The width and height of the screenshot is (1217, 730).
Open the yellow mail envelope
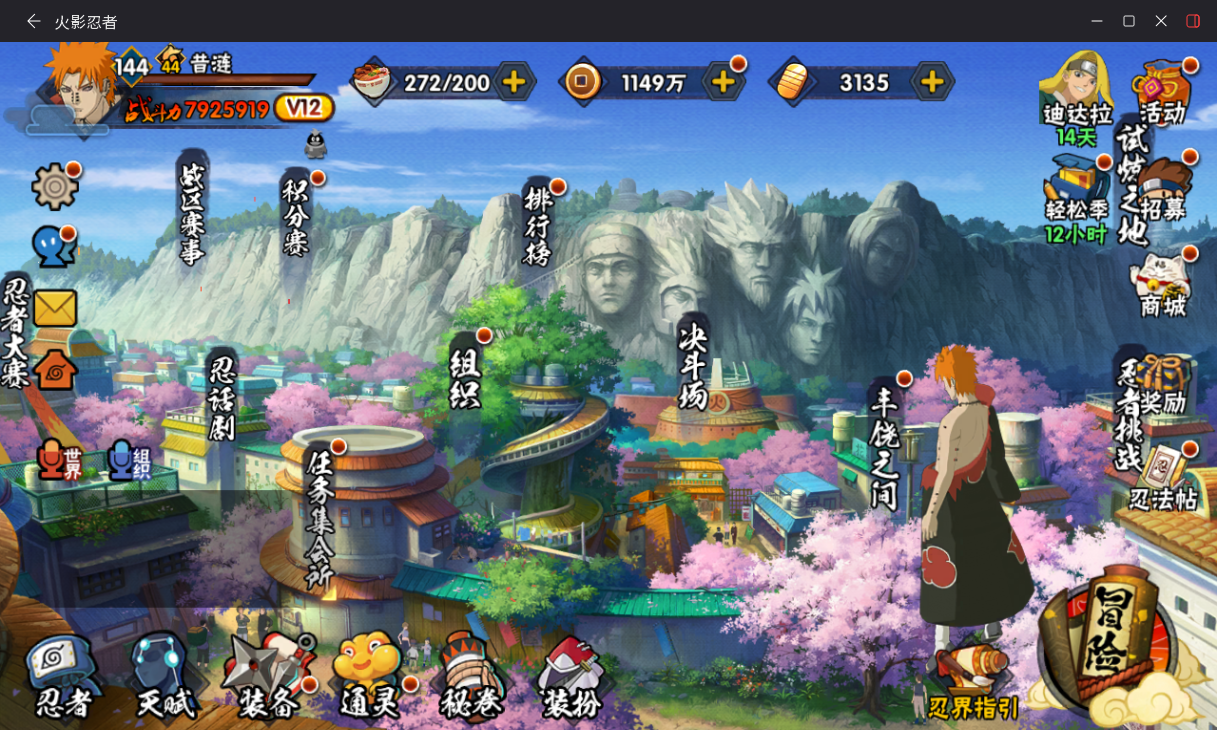[55, 308]
